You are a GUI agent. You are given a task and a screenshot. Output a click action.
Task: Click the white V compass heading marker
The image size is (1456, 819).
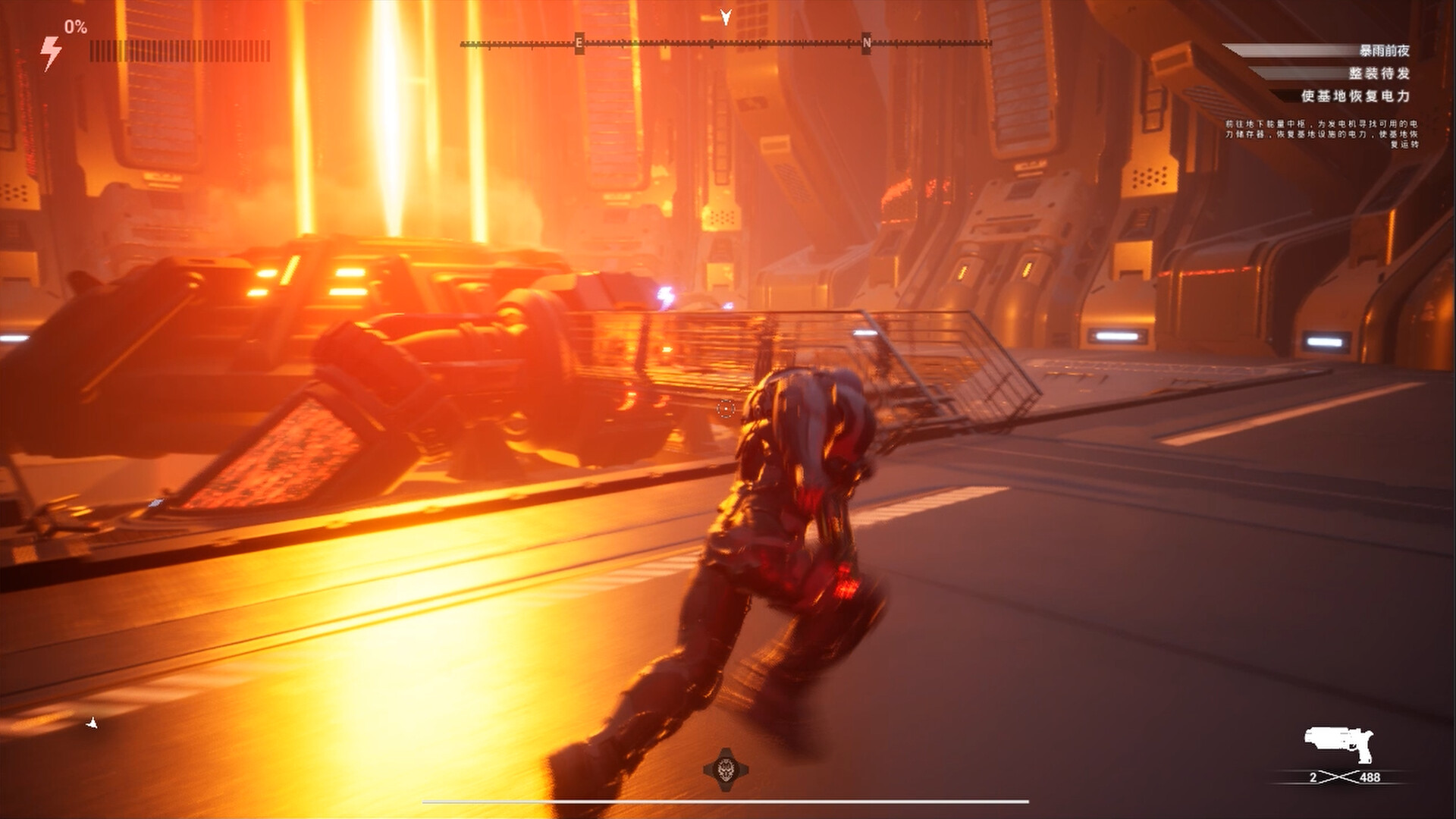point(726,17)
